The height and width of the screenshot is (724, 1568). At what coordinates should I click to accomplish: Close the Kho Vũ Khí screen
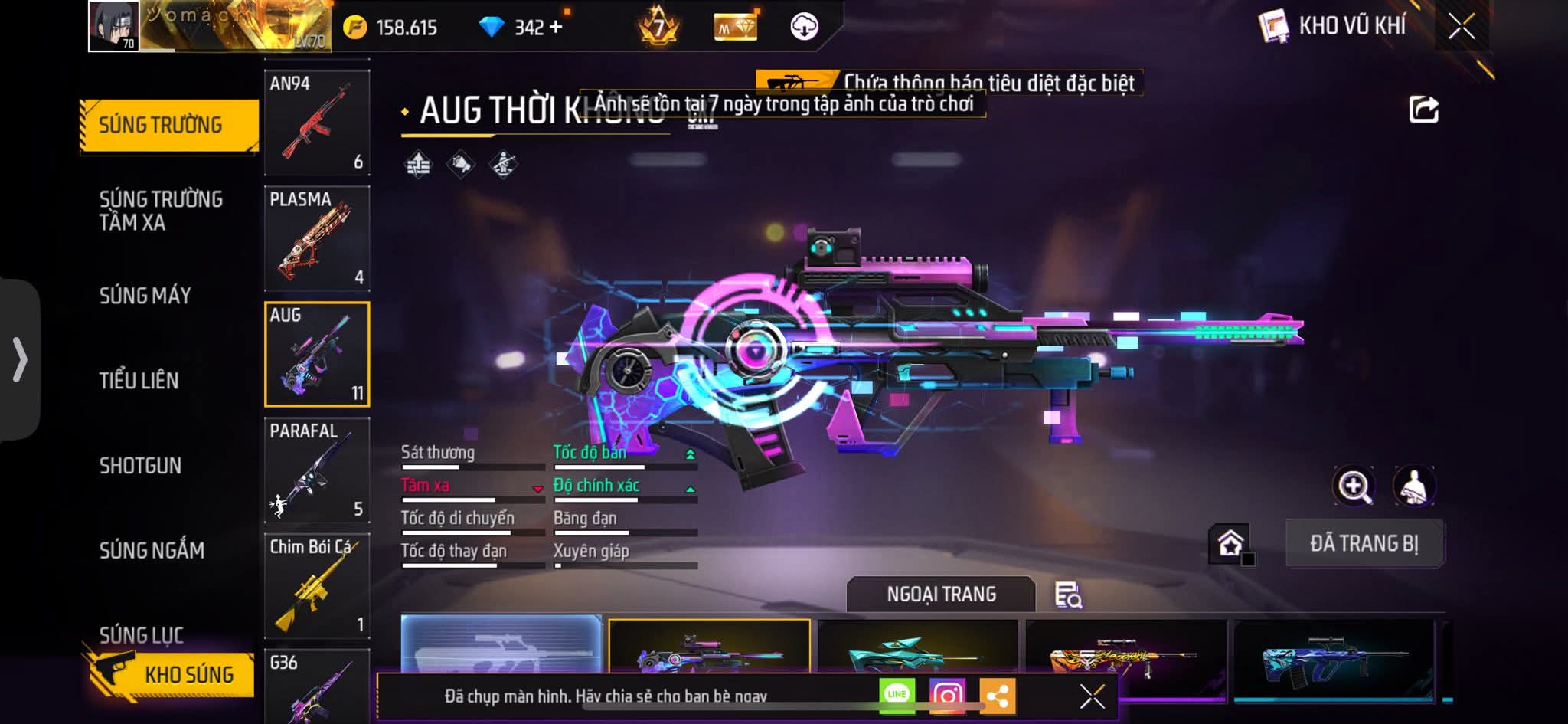click(1462, 27)
